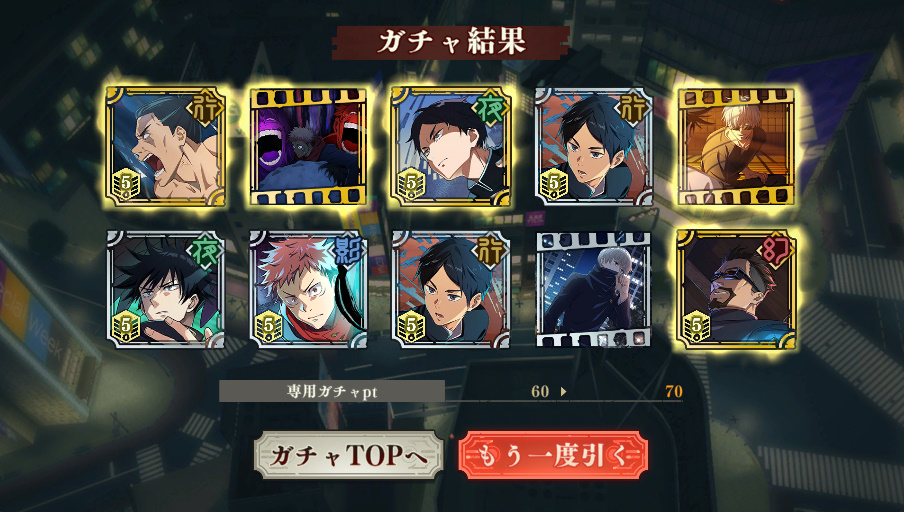Return to Gacha TOP screen
904x512 pixels.
coord(348,455)
